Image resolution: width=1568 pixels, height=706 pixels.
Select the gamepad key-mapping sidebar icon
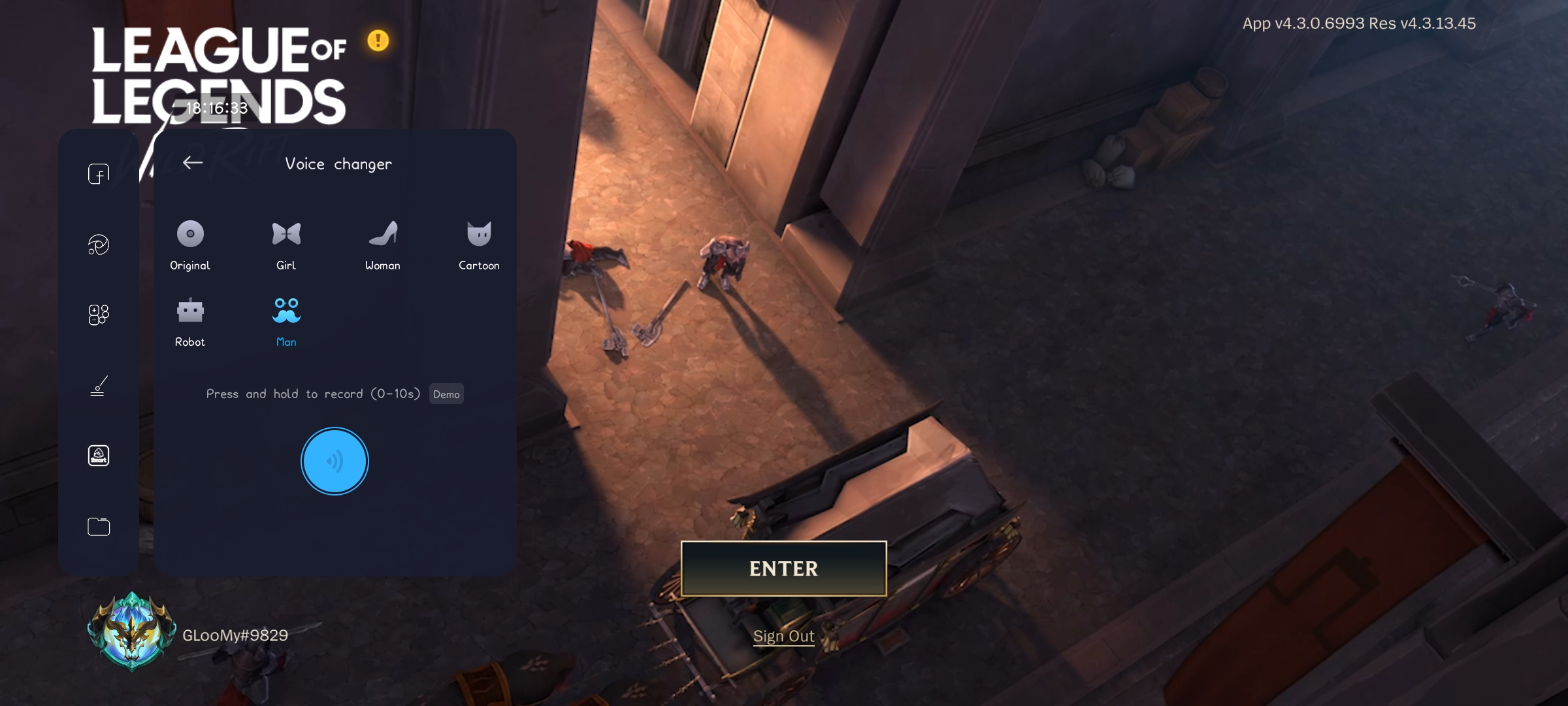[99, 314]
